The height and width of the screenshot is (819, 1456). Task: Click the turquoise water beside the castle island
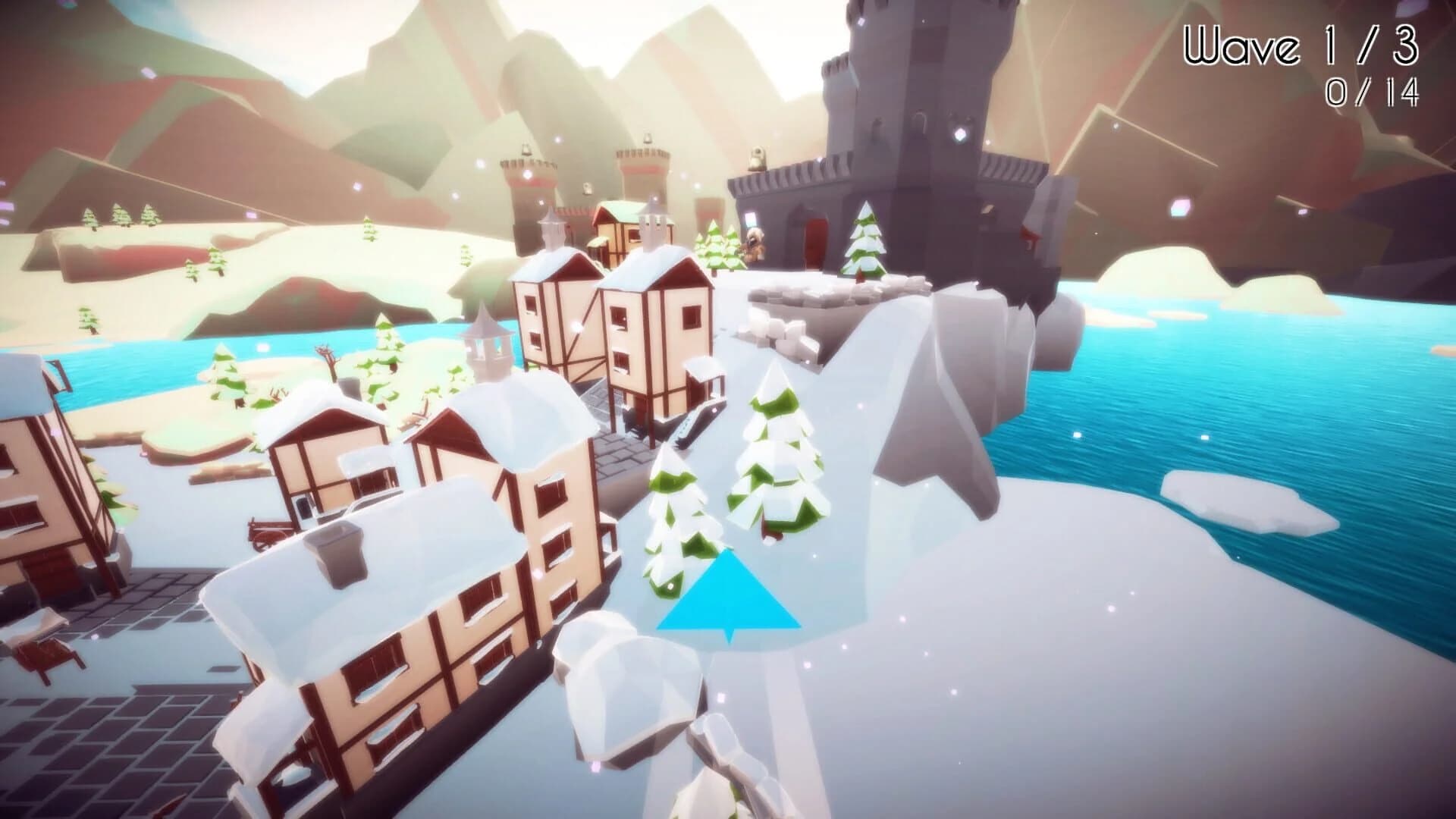[x=1213, y=379]
